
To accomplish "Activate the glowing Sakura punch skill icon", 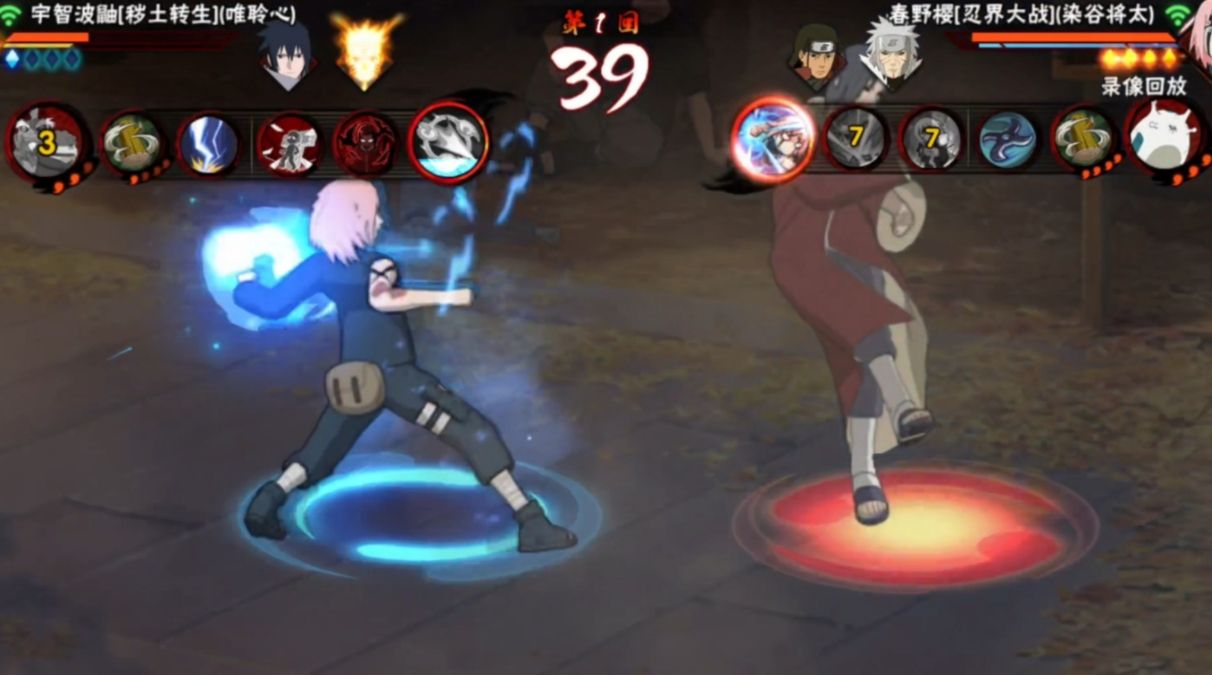I will 772,140.
